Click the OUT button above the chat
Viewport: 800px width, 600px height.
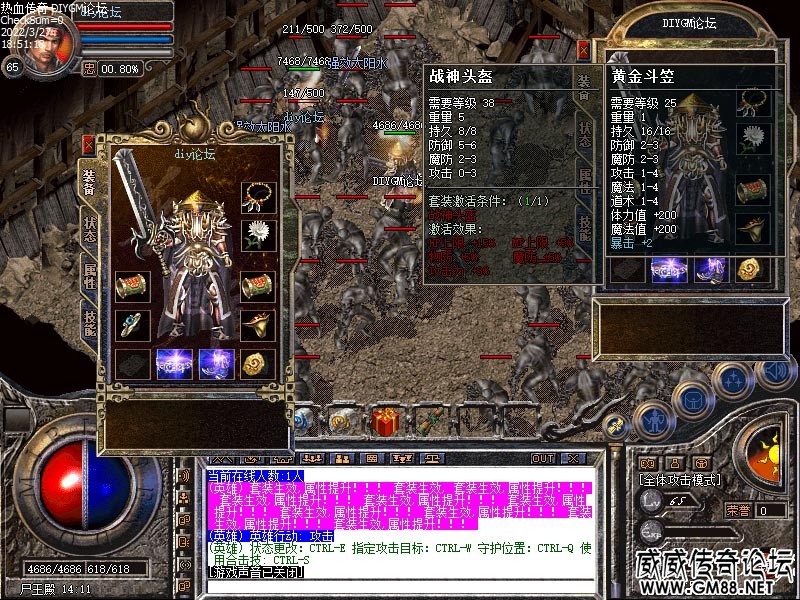(x=542, y=458)
